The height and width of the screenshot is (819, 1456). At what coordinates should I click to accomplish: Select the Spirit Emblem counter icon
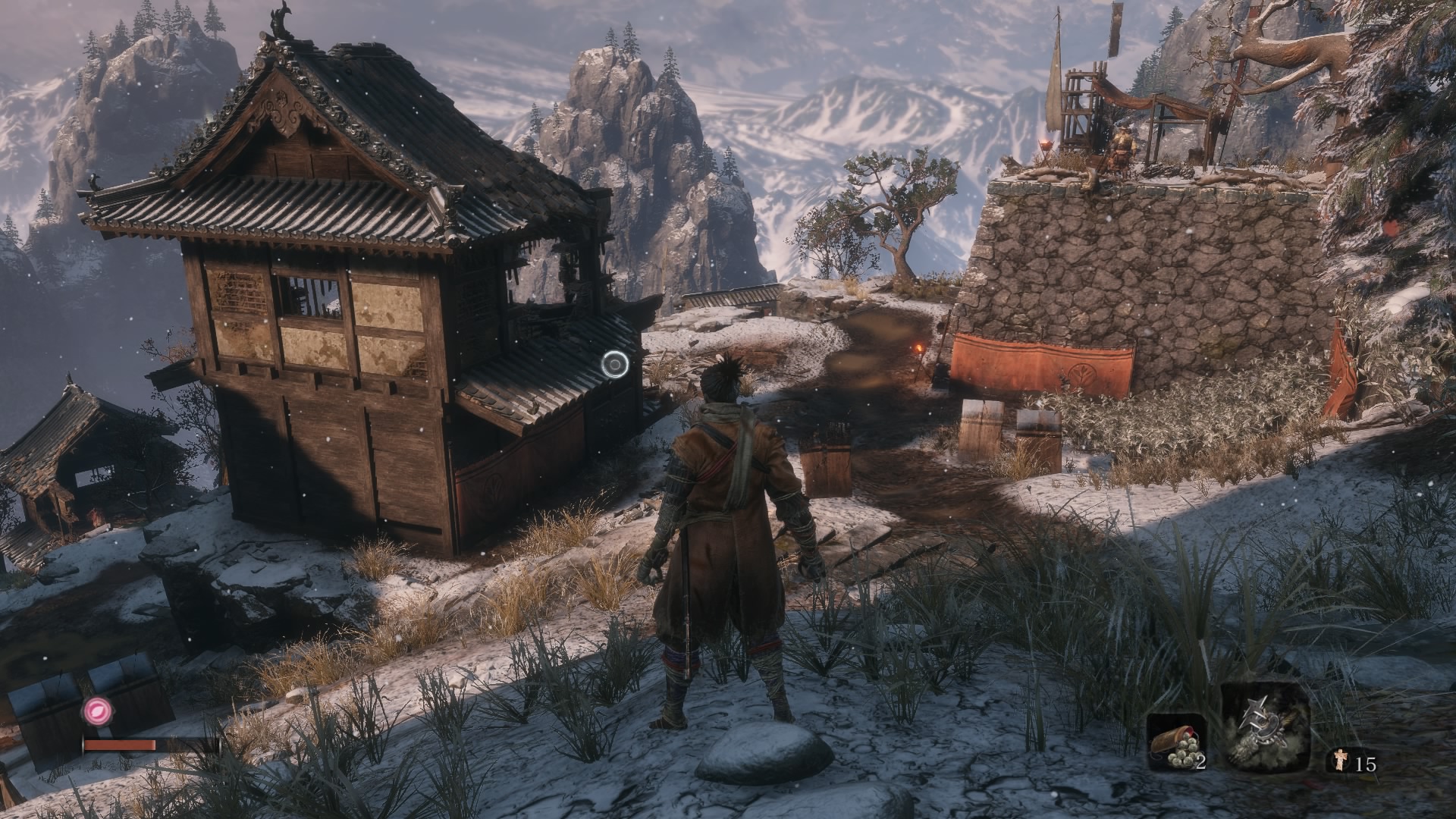click(1341, 761)
